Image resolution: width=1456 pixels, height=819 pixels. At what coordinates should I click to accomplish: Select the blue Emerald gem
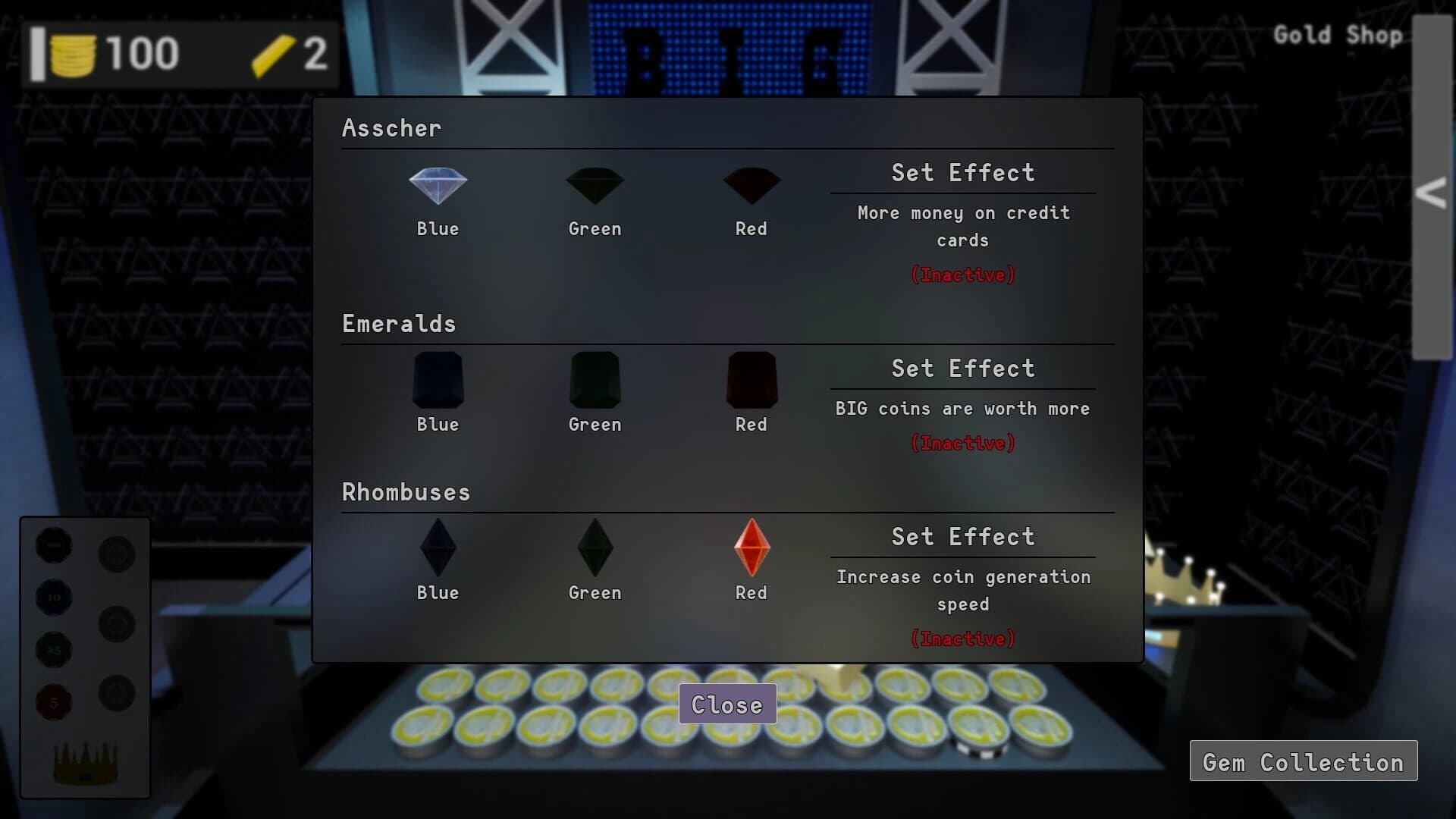click(x=437, y=381)
